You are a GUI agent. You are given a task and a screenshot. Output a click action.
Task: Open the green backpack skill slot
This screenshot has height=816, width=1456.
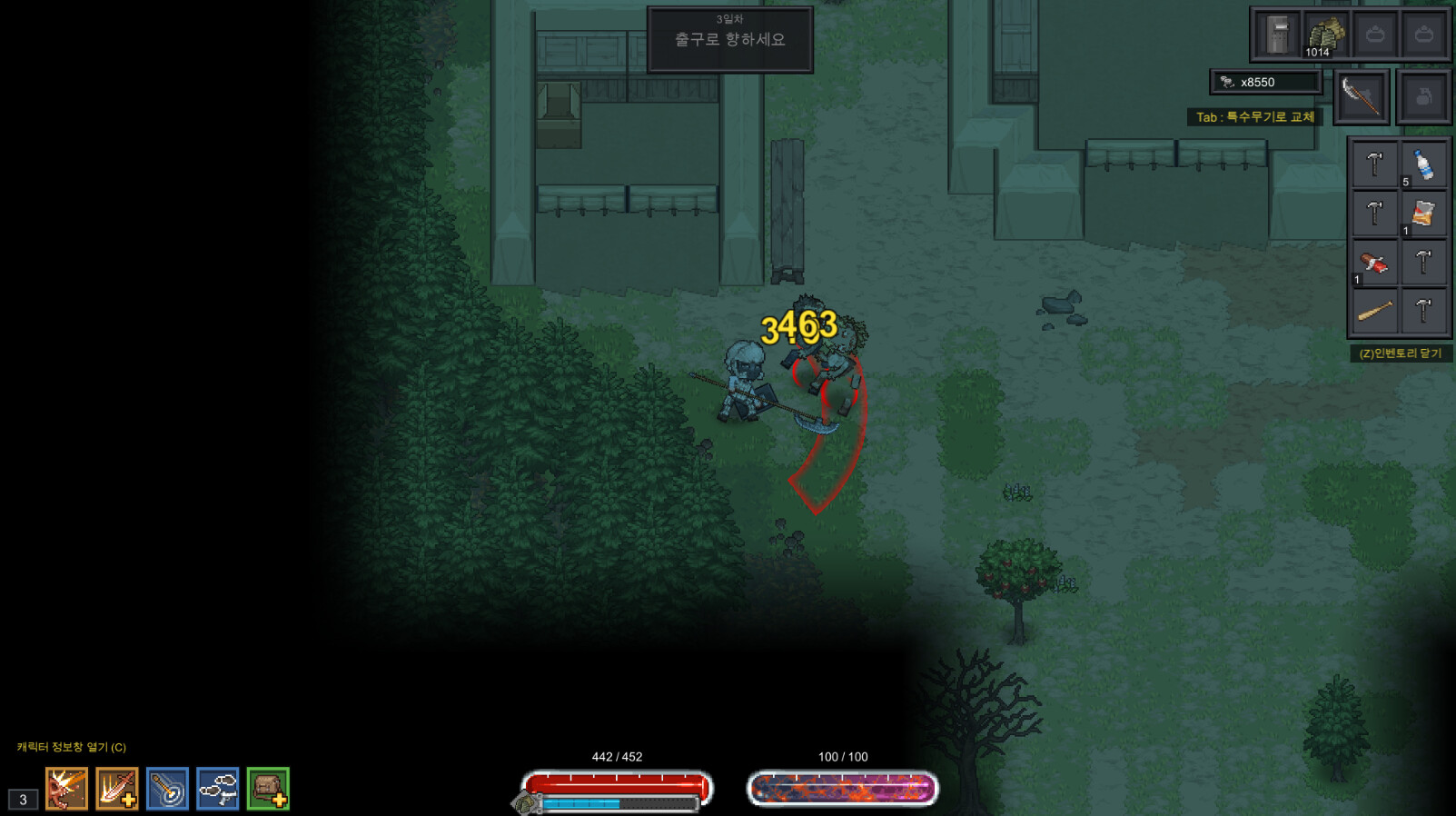click(267, 789)
